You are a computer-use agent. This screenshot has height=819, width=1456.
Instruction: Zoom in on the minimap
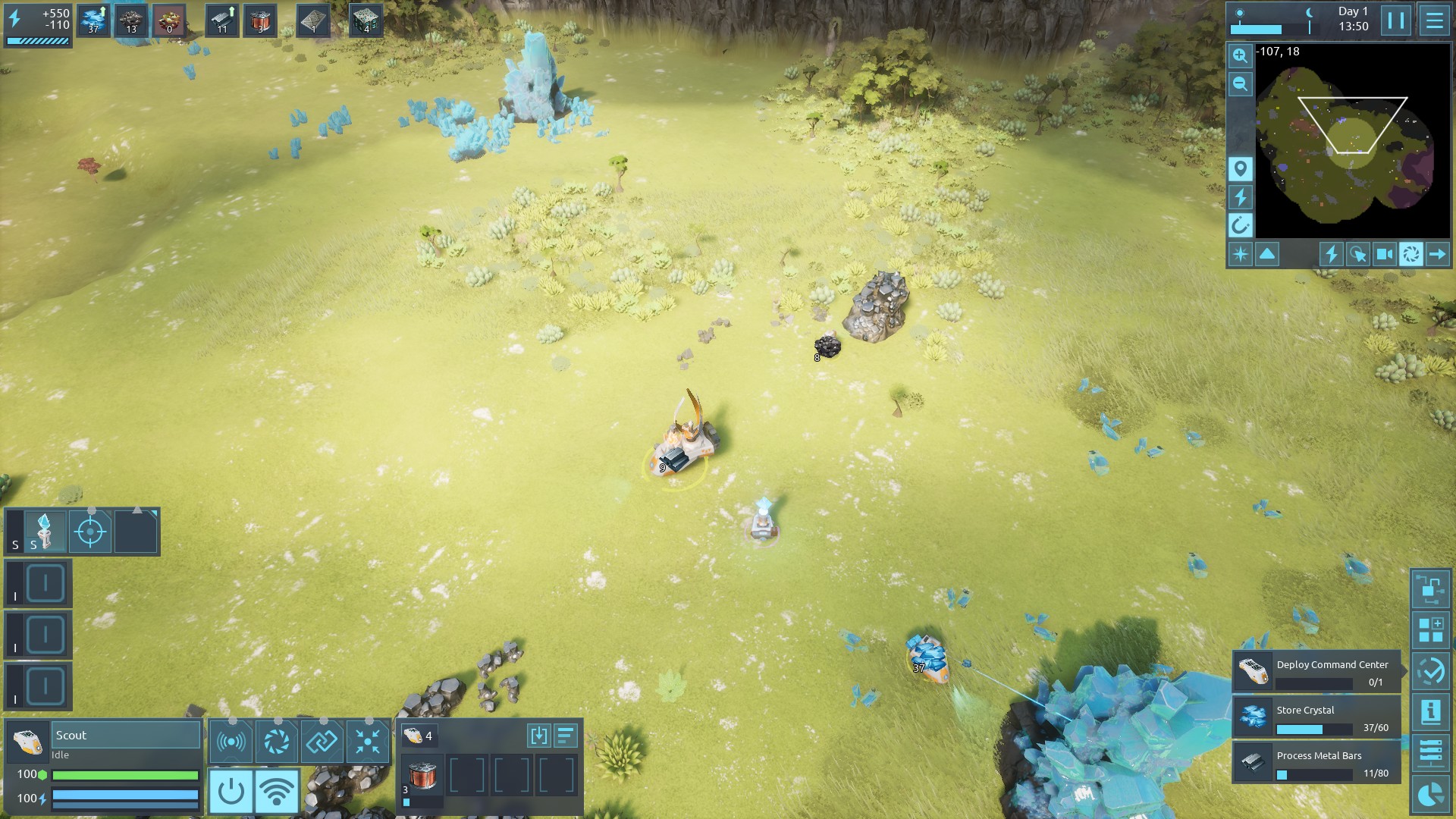1240,55
